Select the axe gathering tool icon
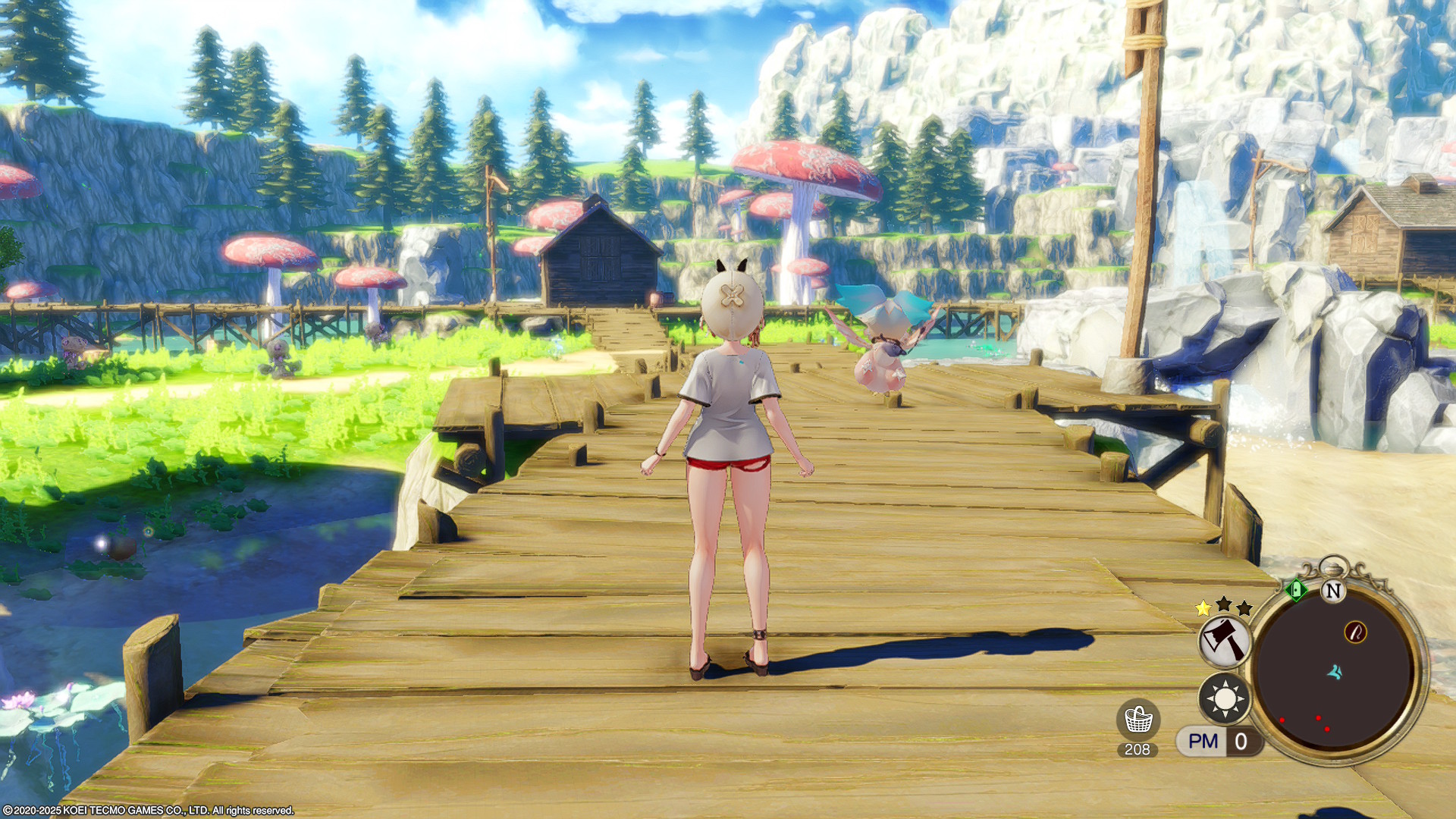Viewport: 1456px width, 819px height. (x=1225, y=641)
